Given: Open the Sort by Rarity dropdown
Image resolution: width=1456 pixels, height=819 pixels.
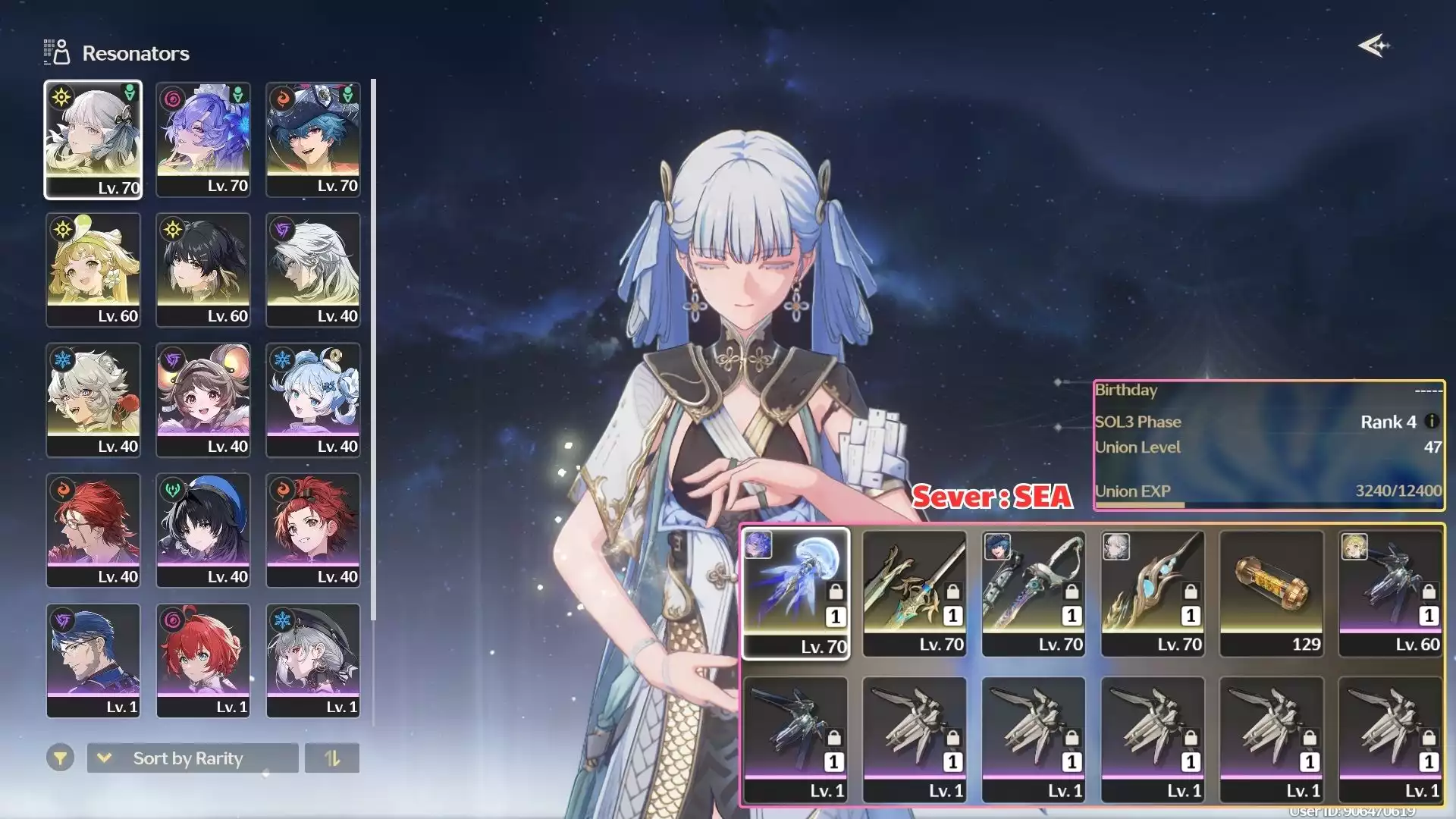Looking at the screenshot, I should click(x=193, y=758).
